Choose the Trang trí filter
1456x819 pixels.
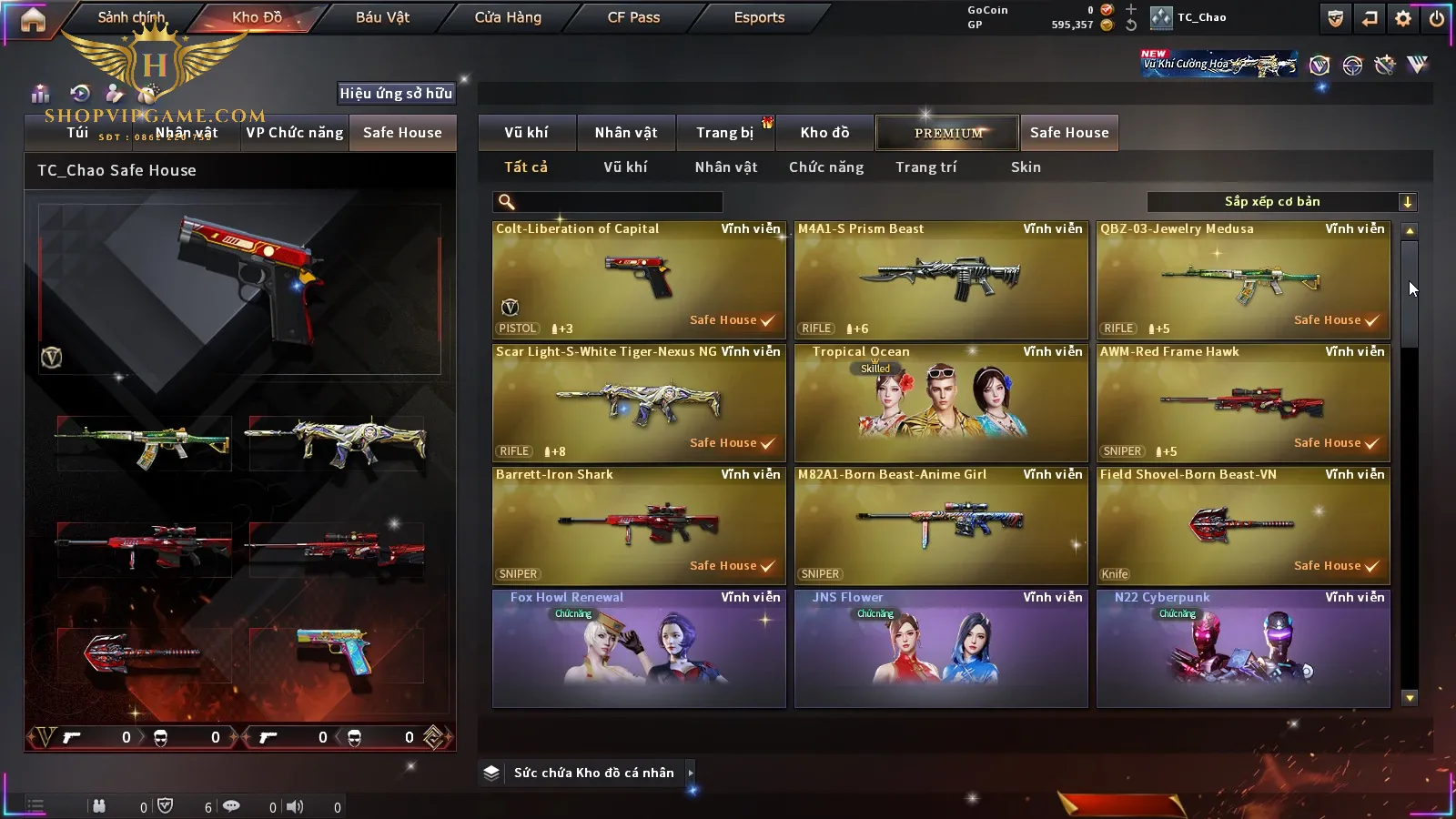click(x=925, y=167)
